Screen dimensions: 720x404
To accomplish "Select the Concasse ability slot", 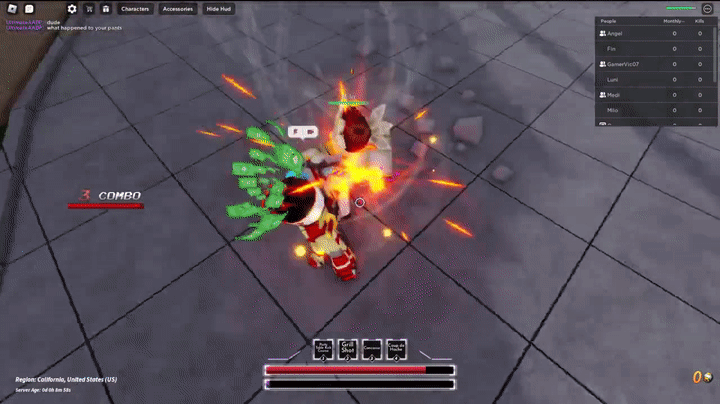I will [372, 349].
